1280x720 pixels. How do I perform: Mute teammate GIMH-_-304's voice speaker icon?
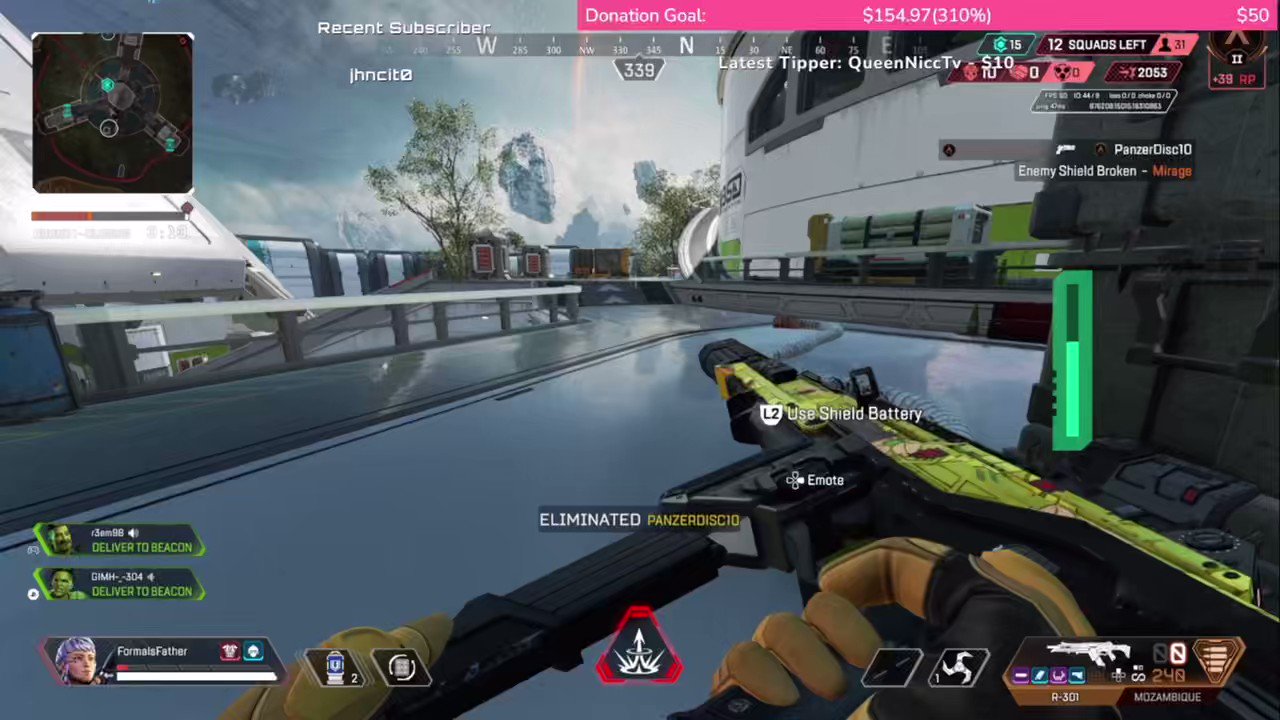coord(151,577)
